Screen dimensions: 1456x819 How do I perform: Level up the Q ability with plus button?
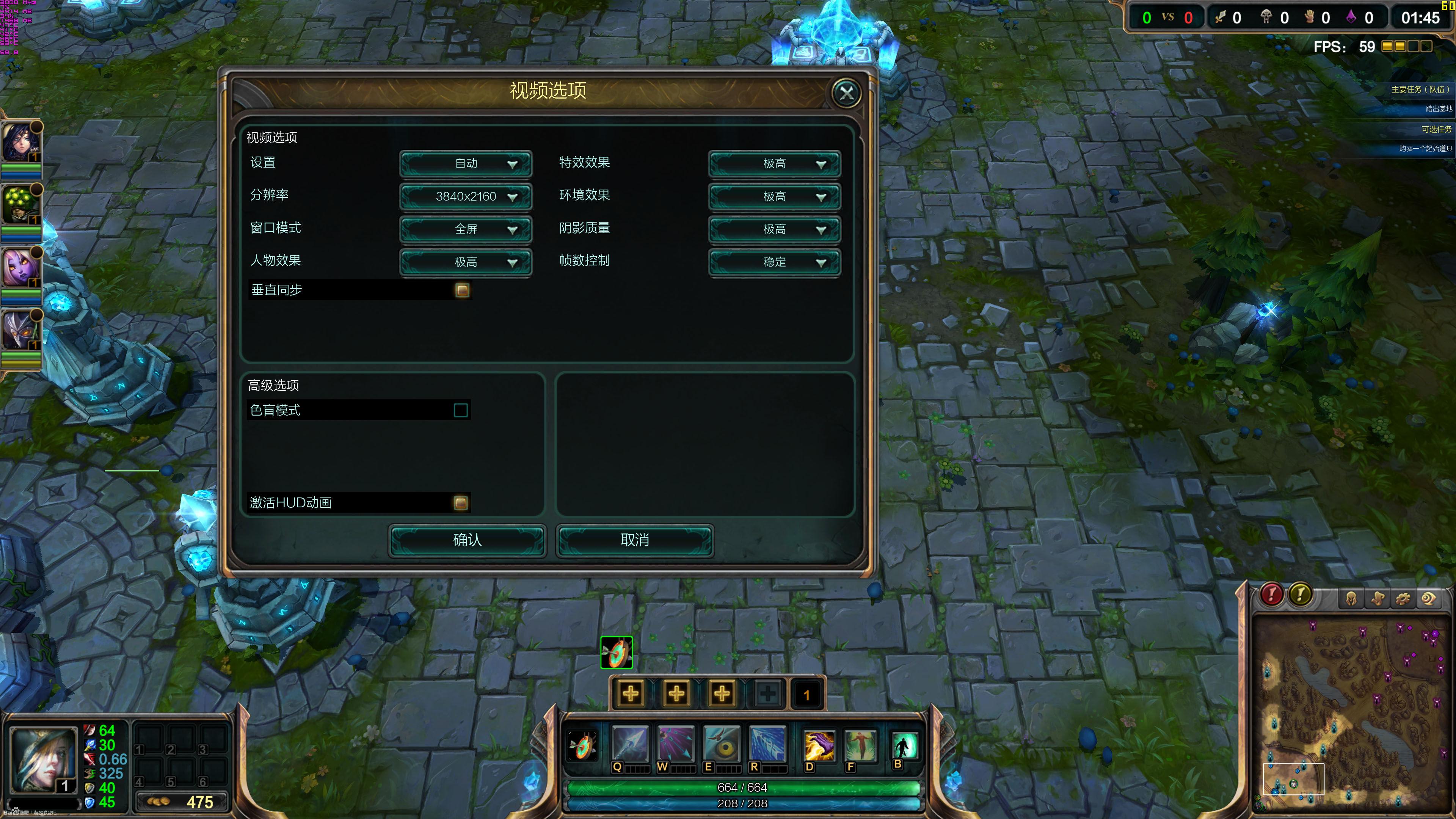click(631, 693)
